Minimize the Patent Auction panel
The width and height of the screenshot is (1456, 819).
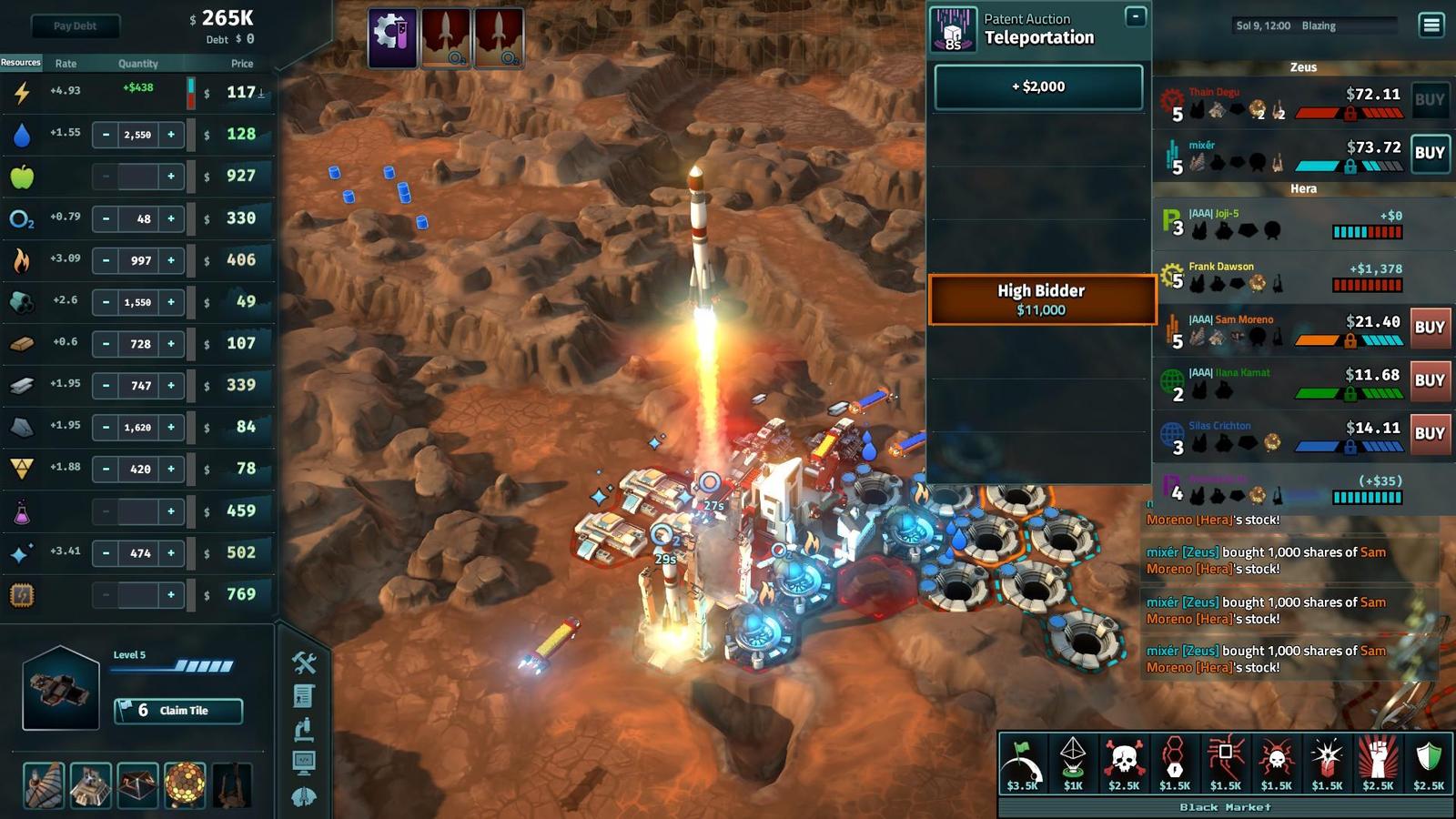1135,16
